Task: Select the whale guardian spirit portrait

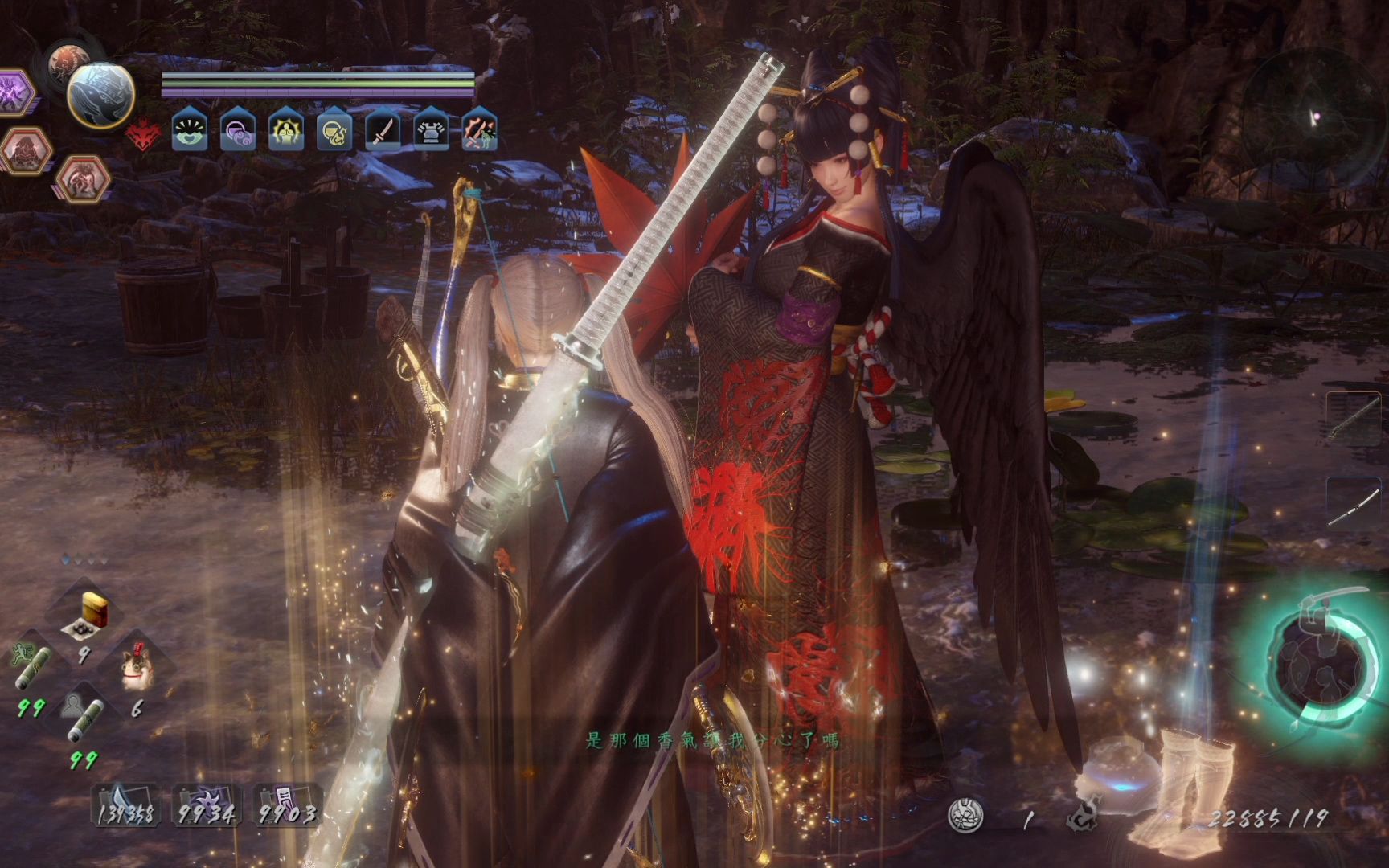Action: point(100,95)
